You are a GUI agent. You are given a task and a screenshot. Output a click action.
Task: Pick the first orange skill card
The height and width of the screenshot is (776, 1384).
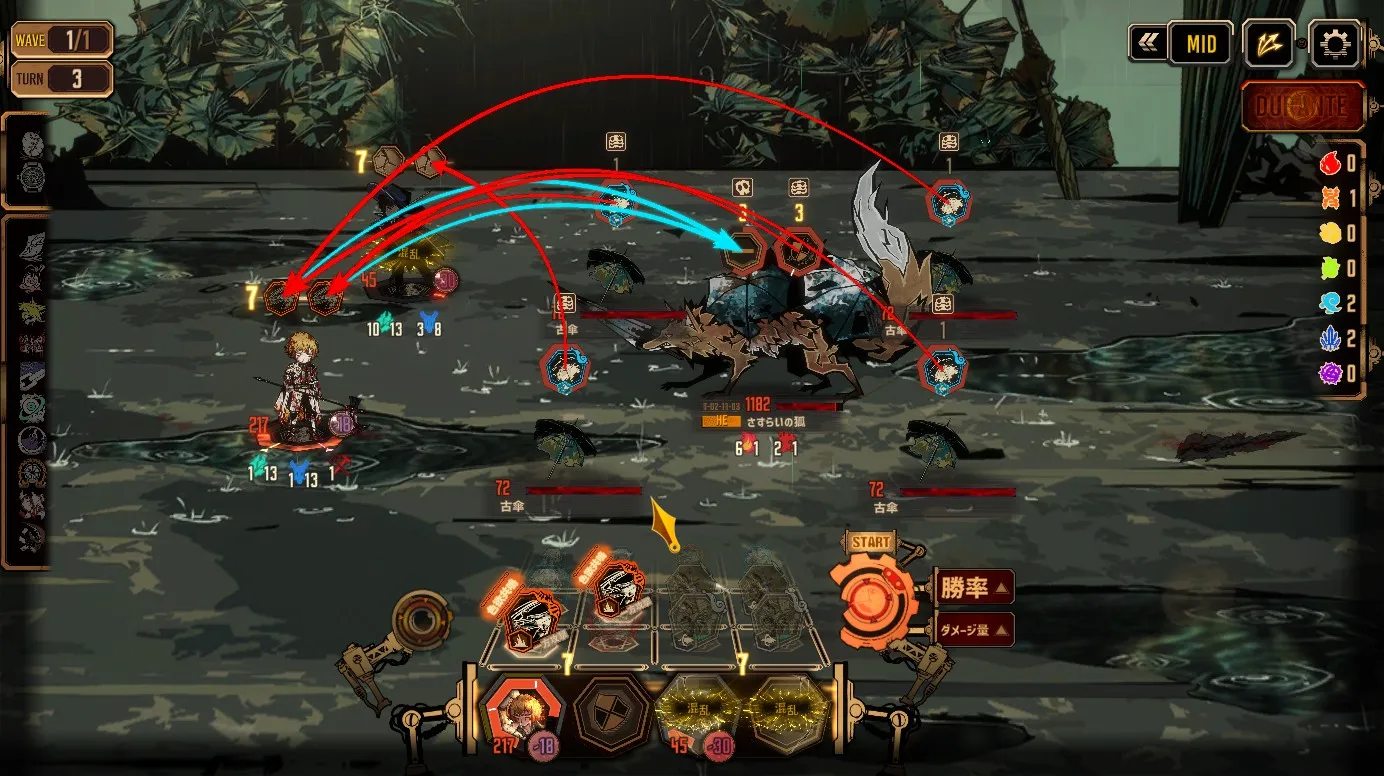coord(528,614)
